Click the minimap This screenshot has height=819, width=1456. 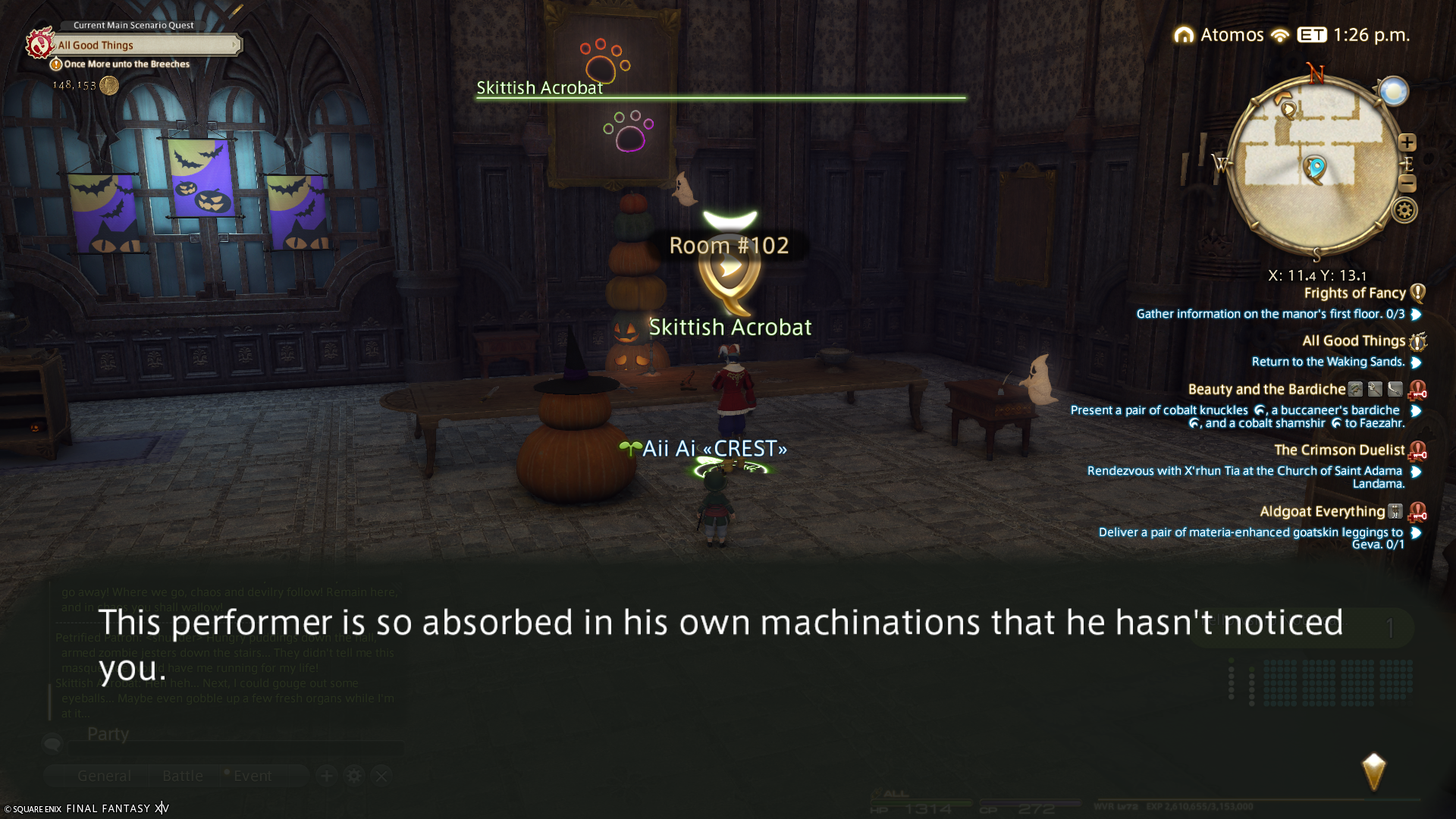[1314, 165]
